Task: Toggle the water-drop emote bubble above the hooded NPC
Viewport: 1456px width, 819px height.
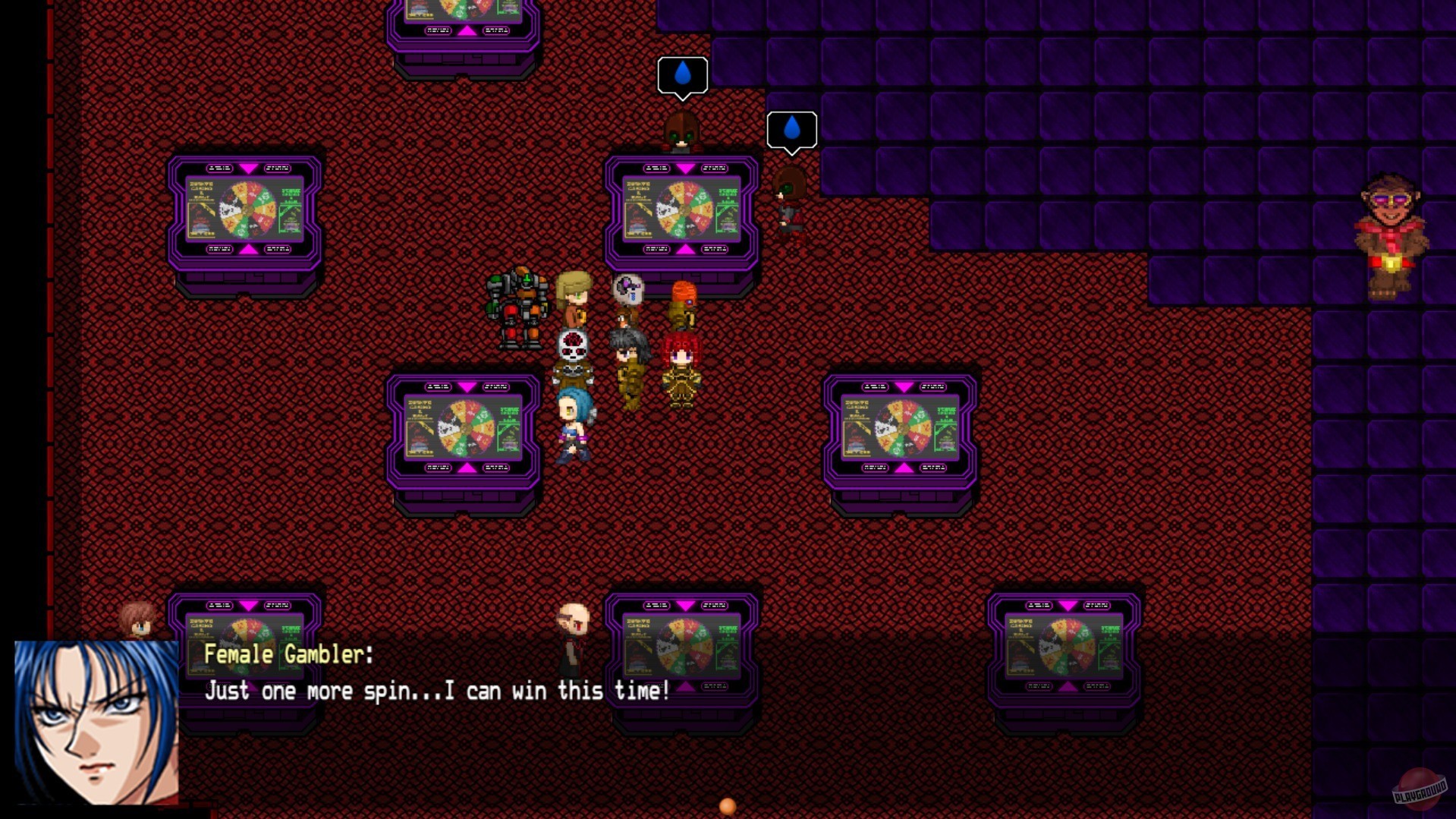Action: click(x=682, y=74)
